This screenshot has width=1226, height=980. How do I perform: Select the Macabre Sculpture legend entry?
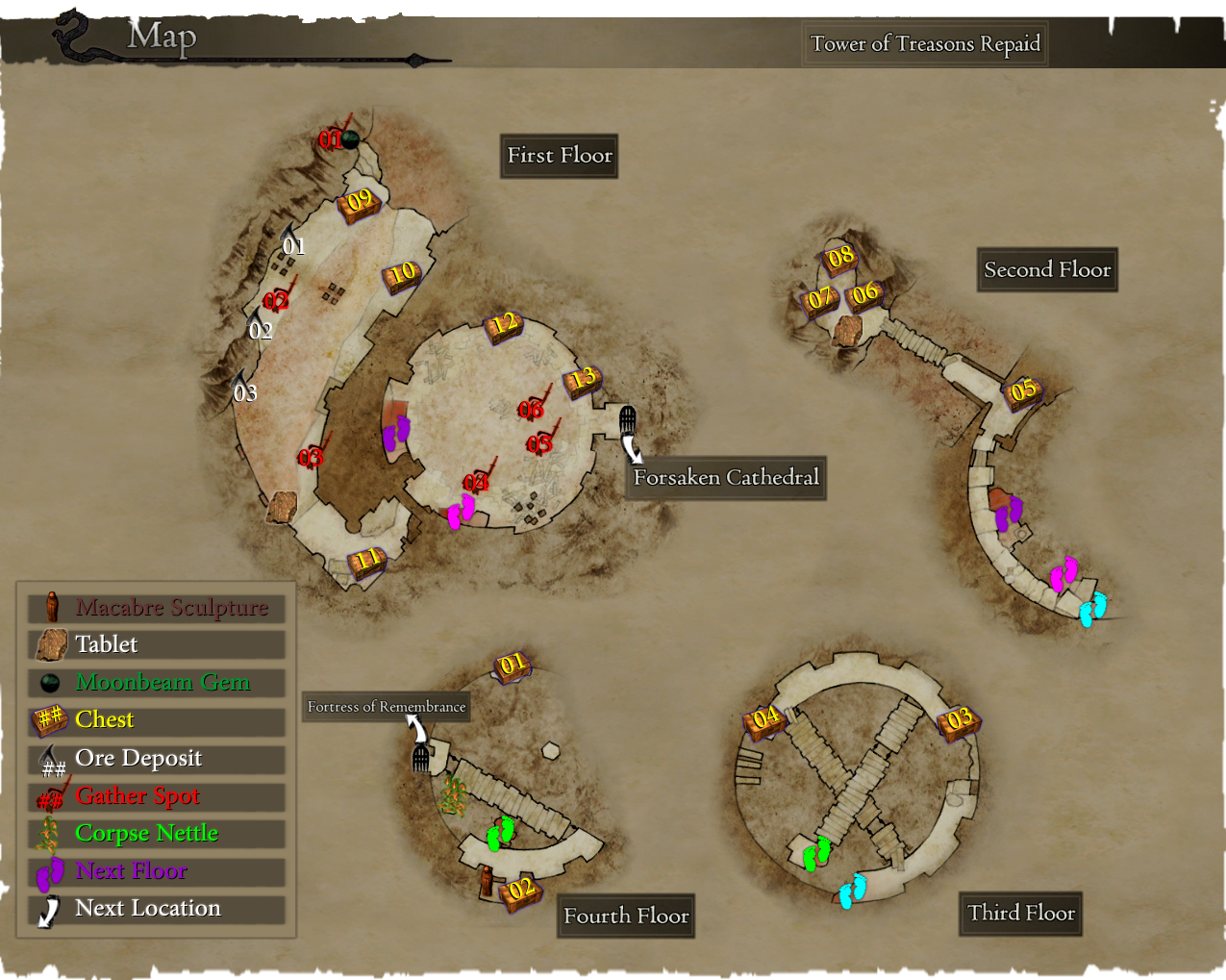pyautogui.click(x=157, y=608)
